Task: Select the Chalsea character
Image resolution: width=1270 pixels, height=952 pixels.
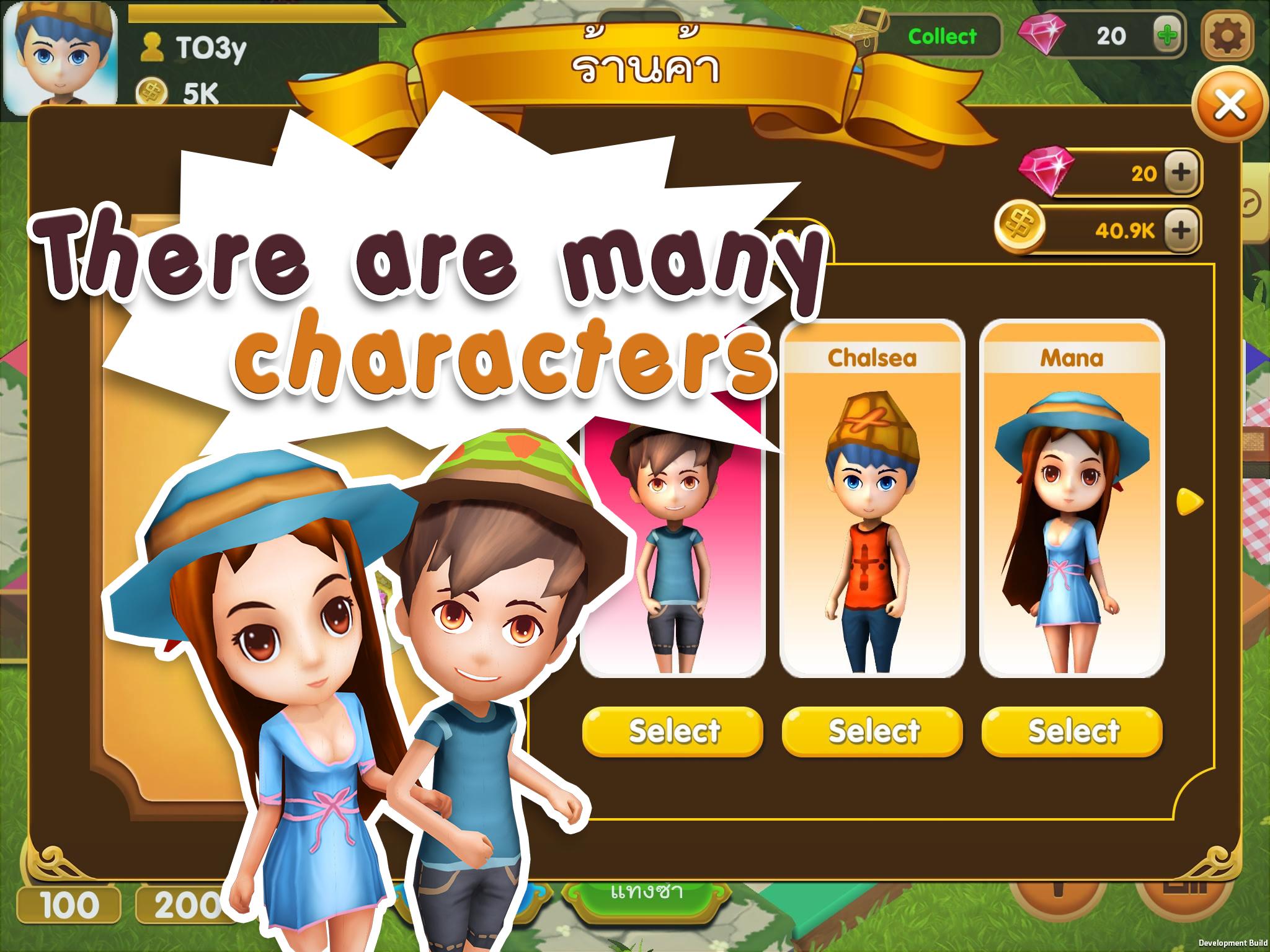Action: pos(872,731)
